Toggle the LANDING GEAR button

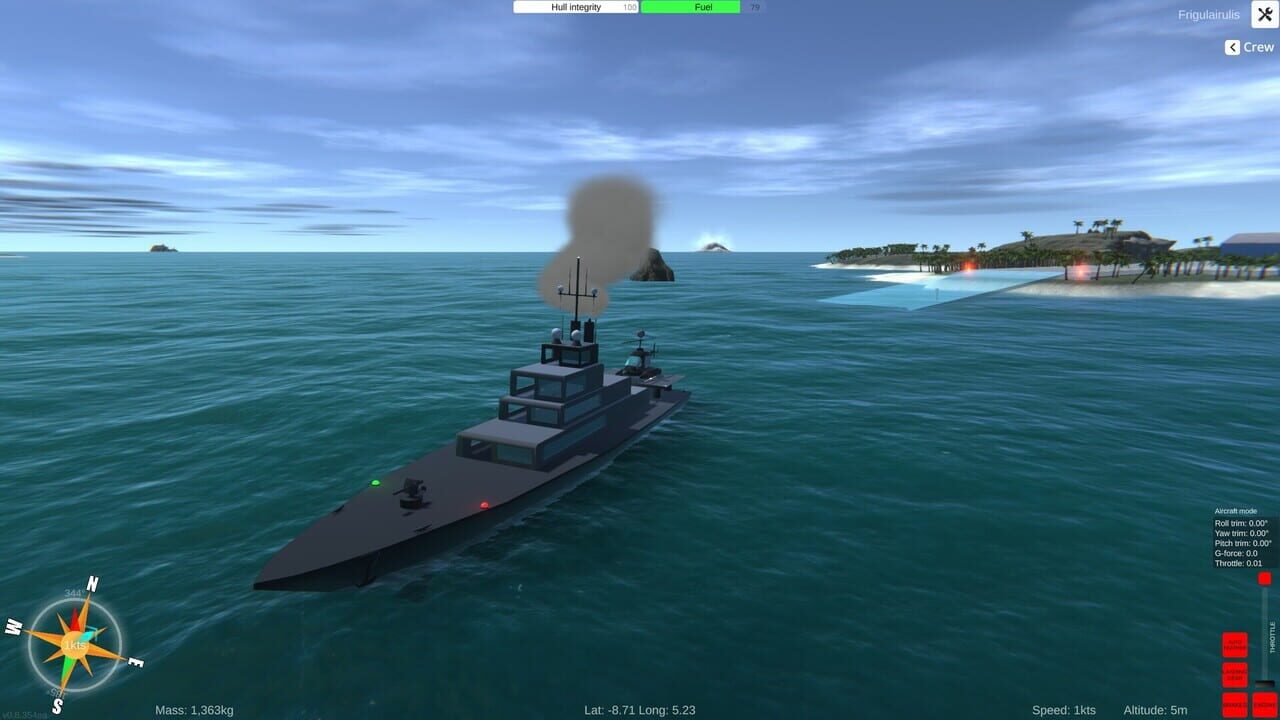click(1235, 673)
